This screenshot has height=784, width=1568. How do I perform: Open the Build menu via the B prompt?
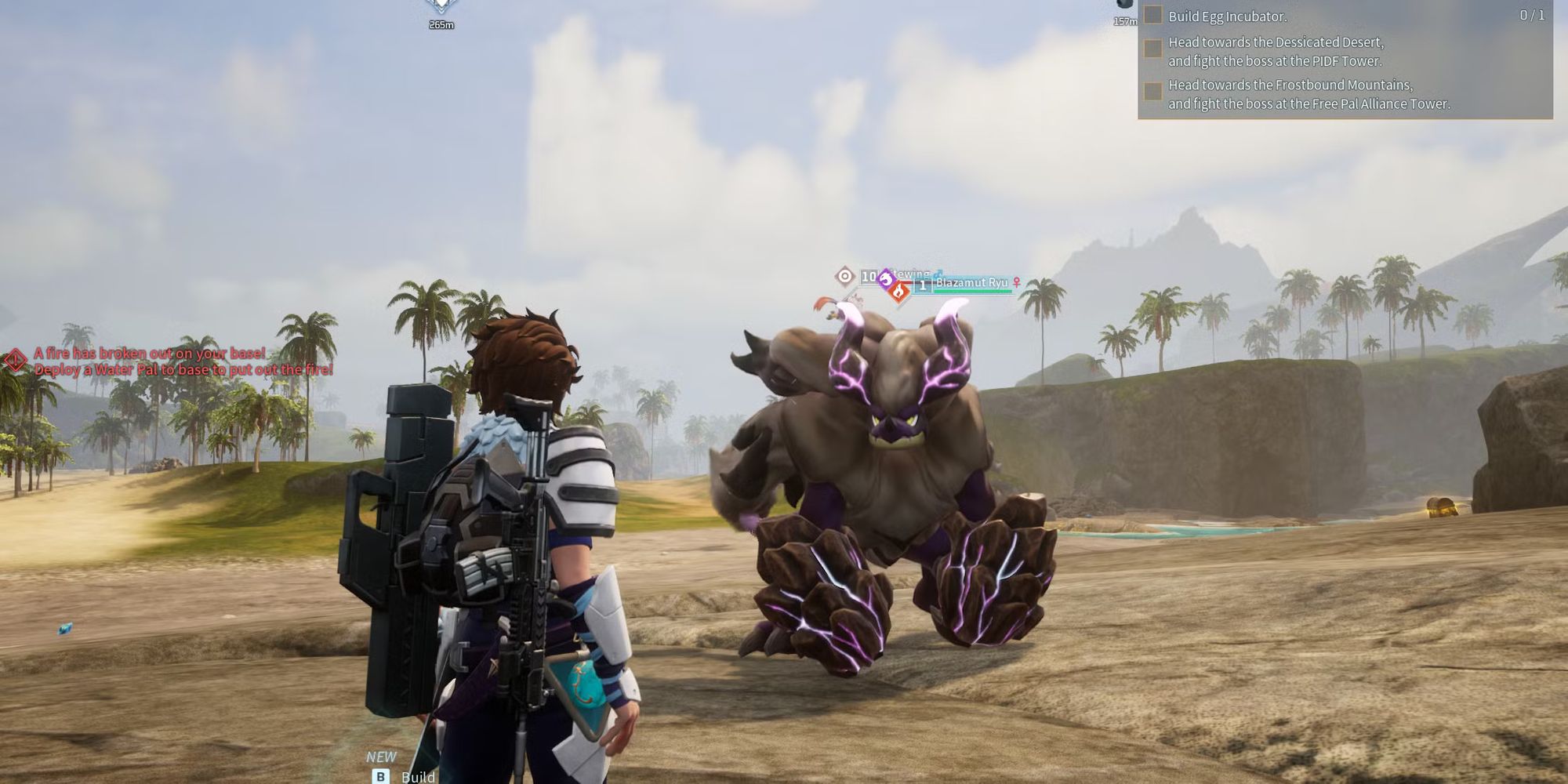[382, 776]
